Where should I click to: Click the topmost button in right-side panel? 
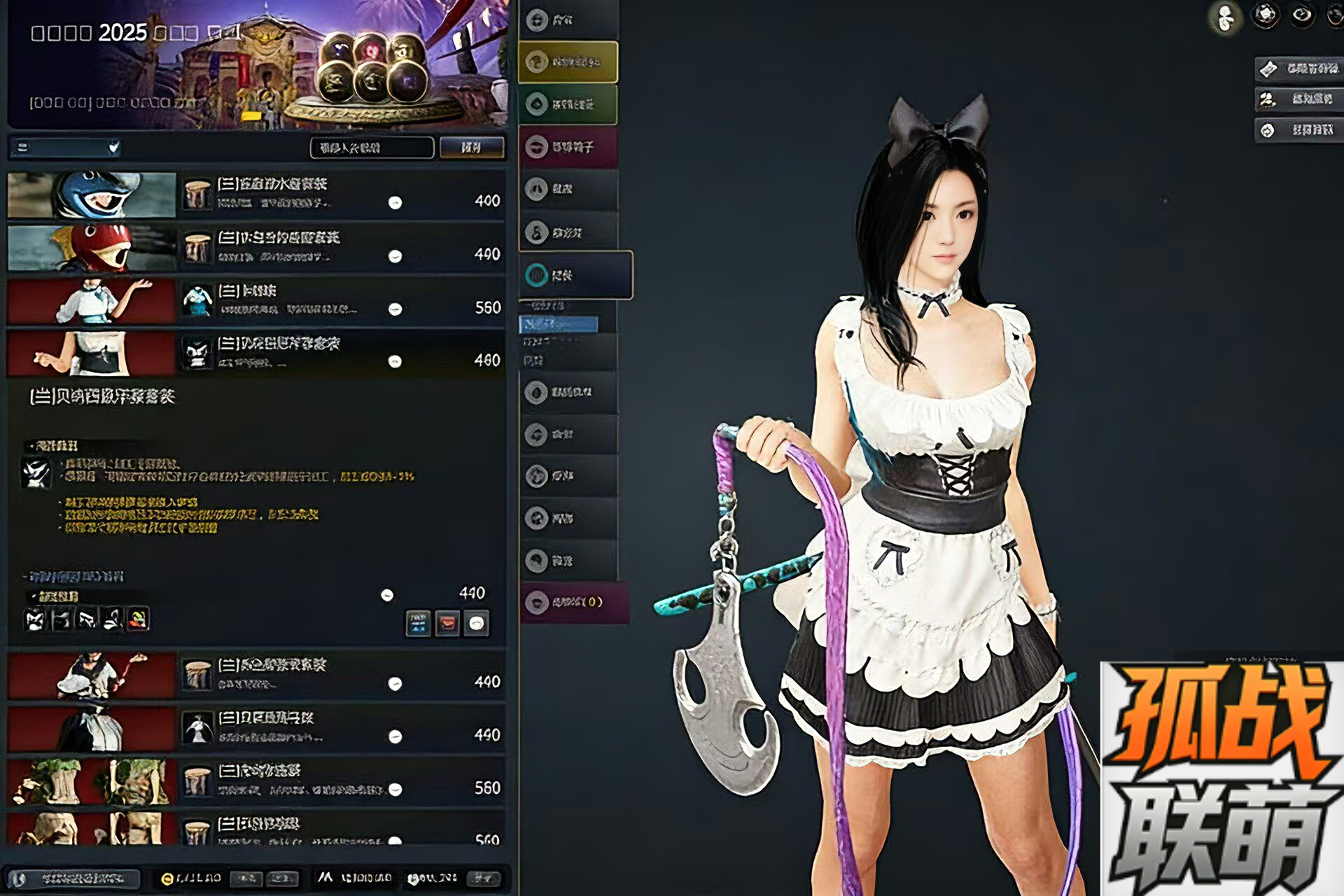[x=1299, y=69]
